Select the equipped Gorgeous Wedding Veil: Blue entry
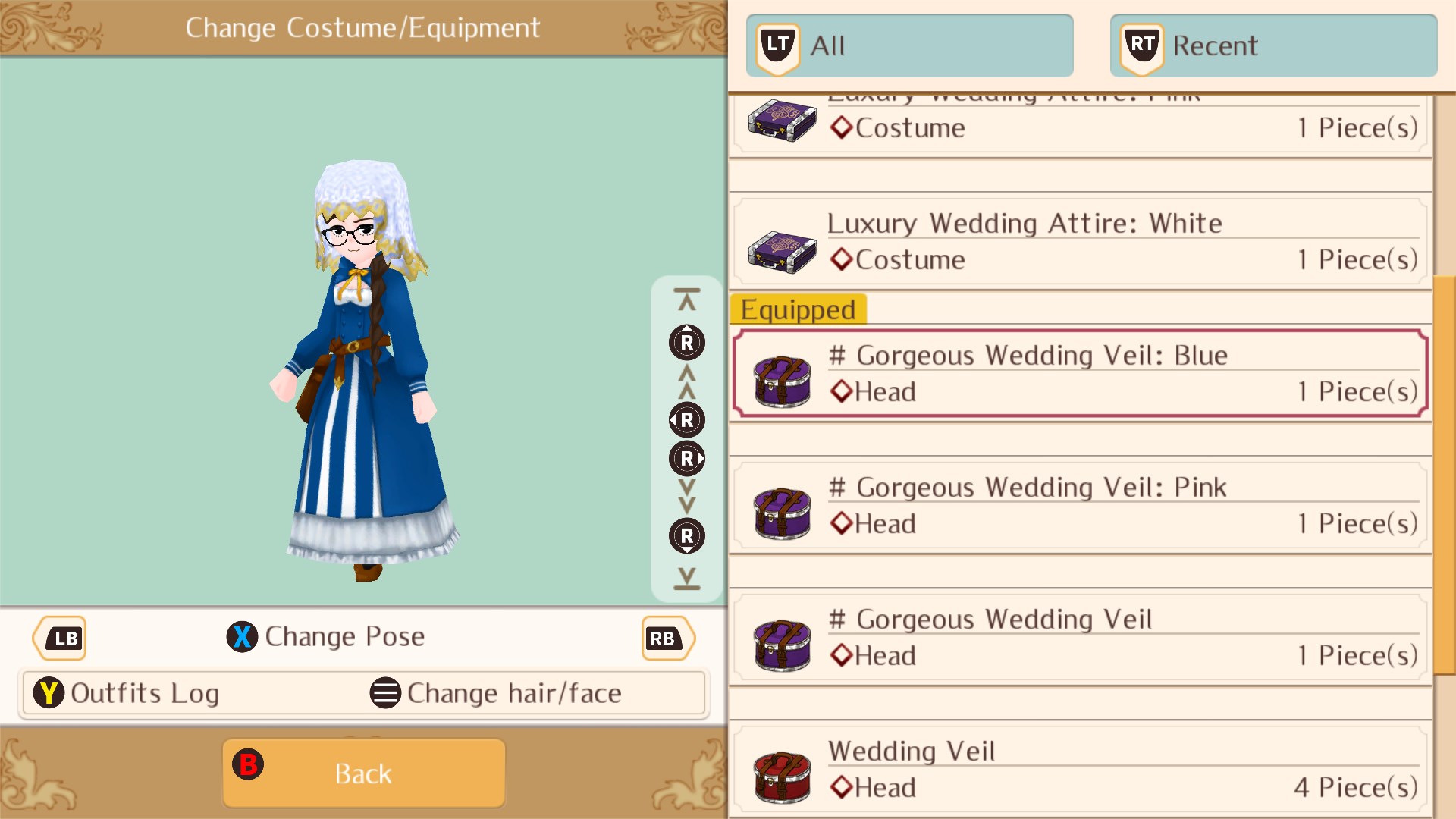This screenshot has width=1456, height=819. [x=1077, y=373]
